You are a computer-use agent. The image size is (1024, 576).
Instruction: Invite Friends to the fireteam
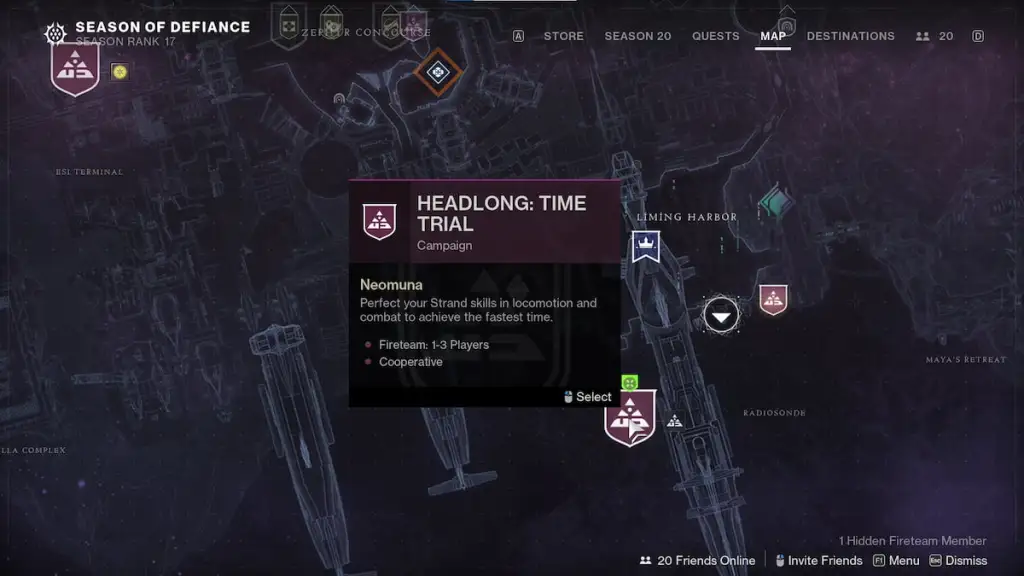coord(816,561)
